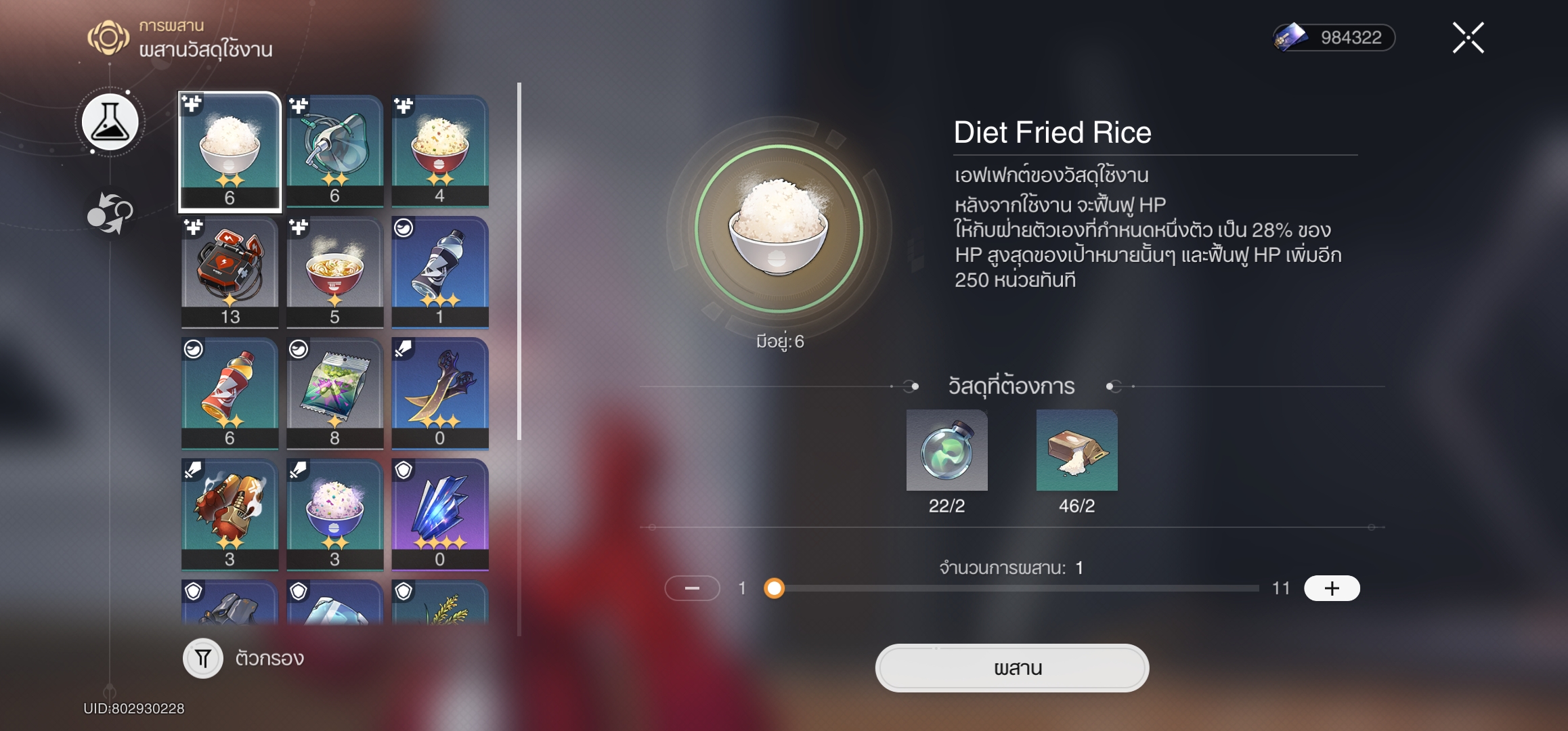Switch to the material exchange tab
Screen dimensions: 1568x731
click(110, 213)
